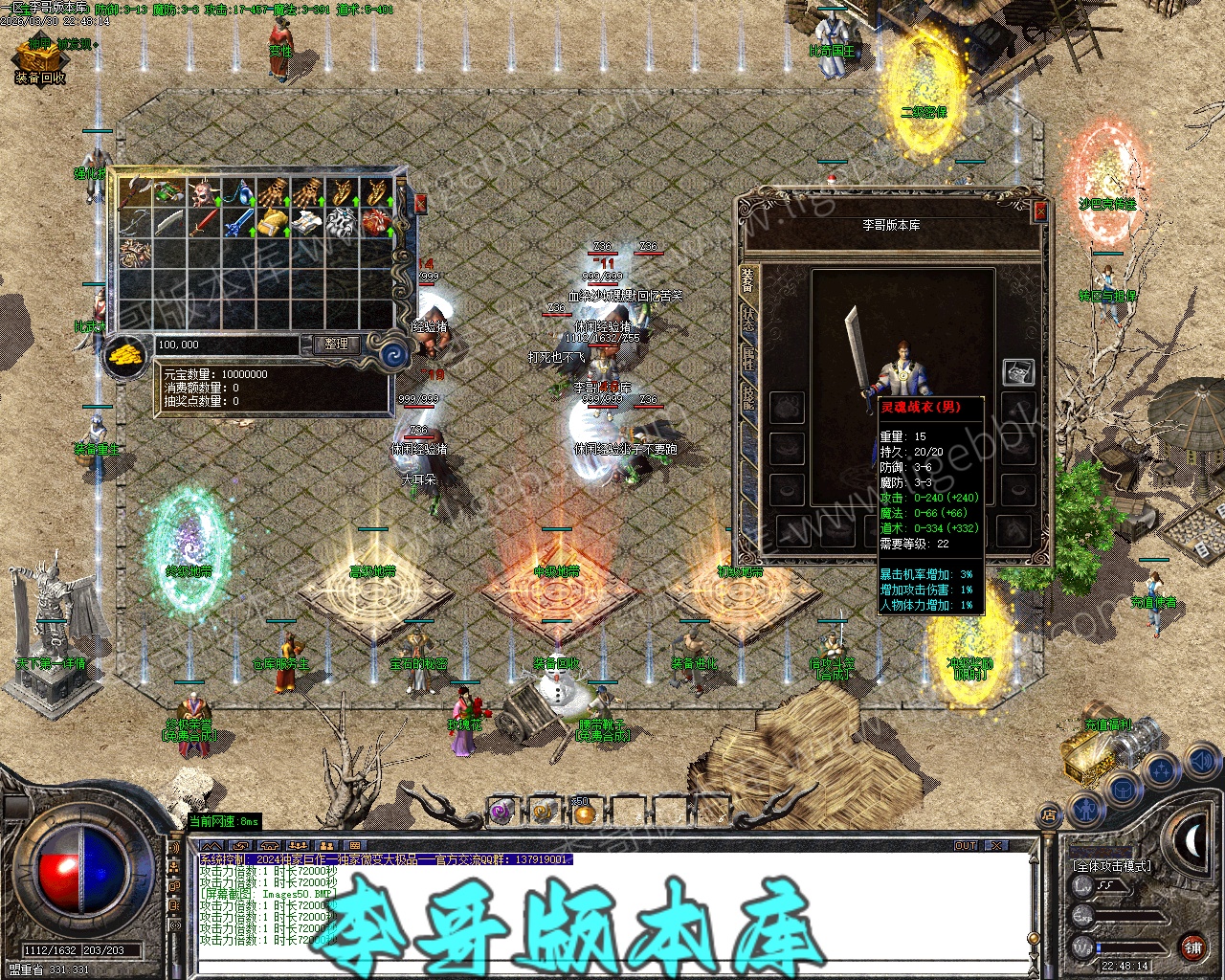Screen dimensions: 1225x980
Task: Choose the yellow robe armor item
Action: coord(273,224)
